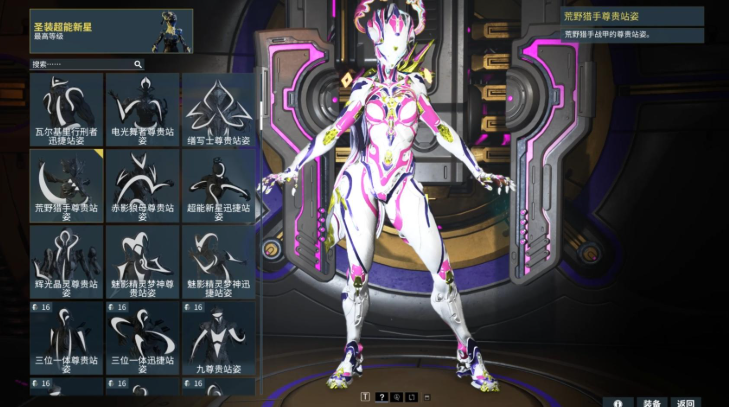Open the info button beside 装备
Viewport: 729px width, 407px height.
(x=618, y=402)
